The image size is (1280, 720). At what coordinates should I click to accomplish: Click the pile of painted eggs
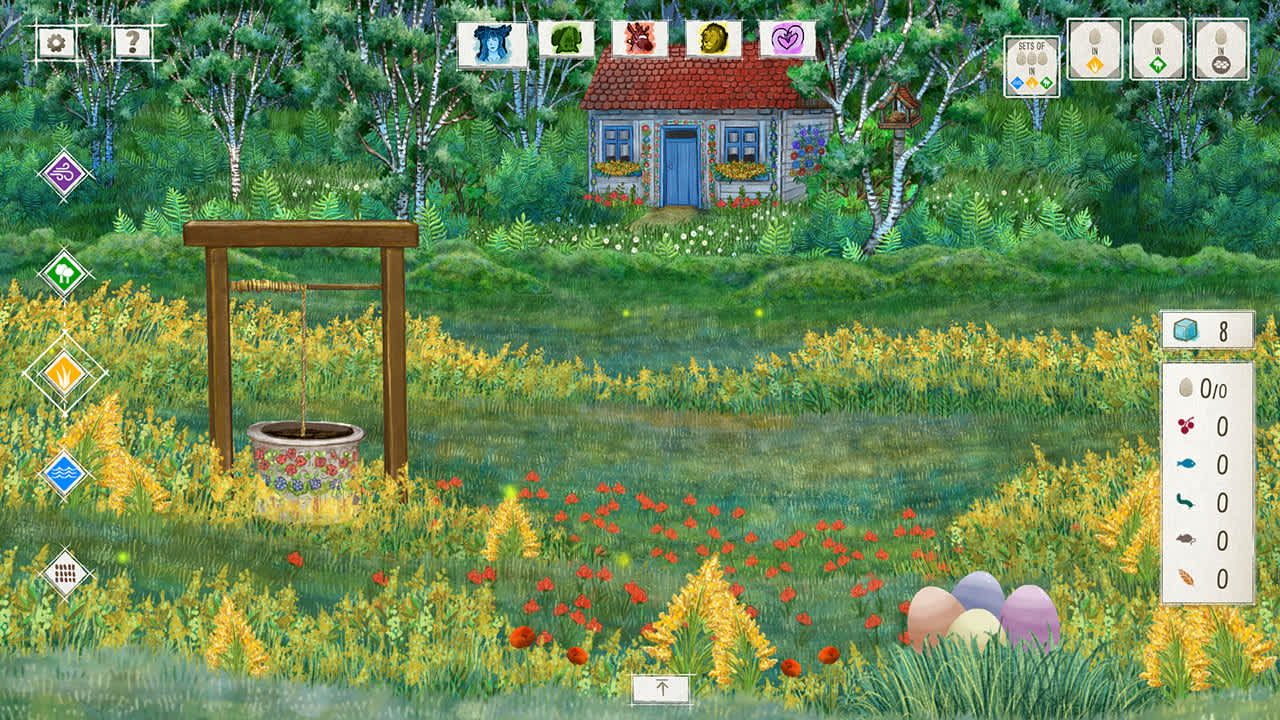pyautogui.click(x=975, y=615)
